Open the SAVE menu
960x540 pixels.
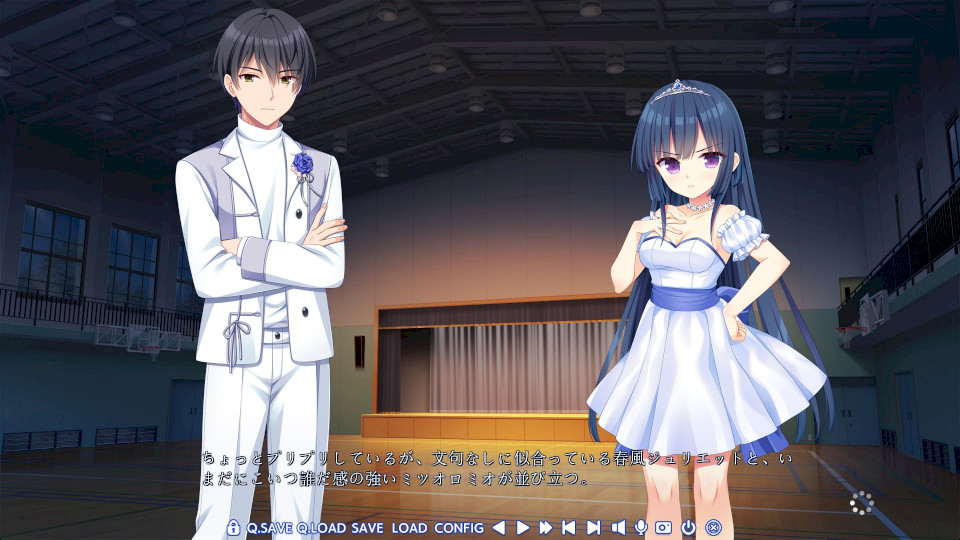[367, 527]
